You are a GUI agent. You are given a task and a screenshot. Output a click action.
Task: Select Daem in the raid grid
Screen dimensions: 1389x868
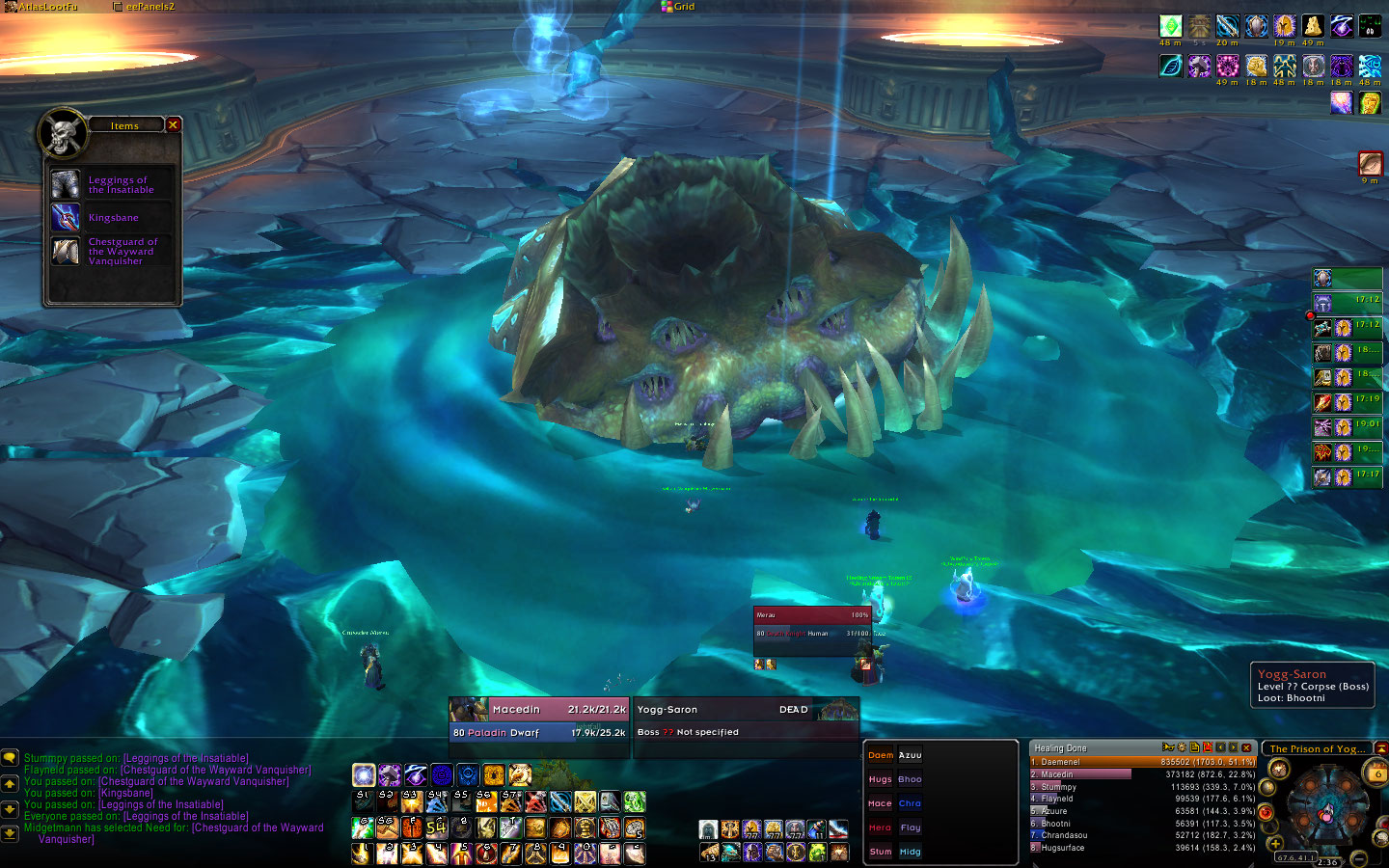(x=880, y=755)
